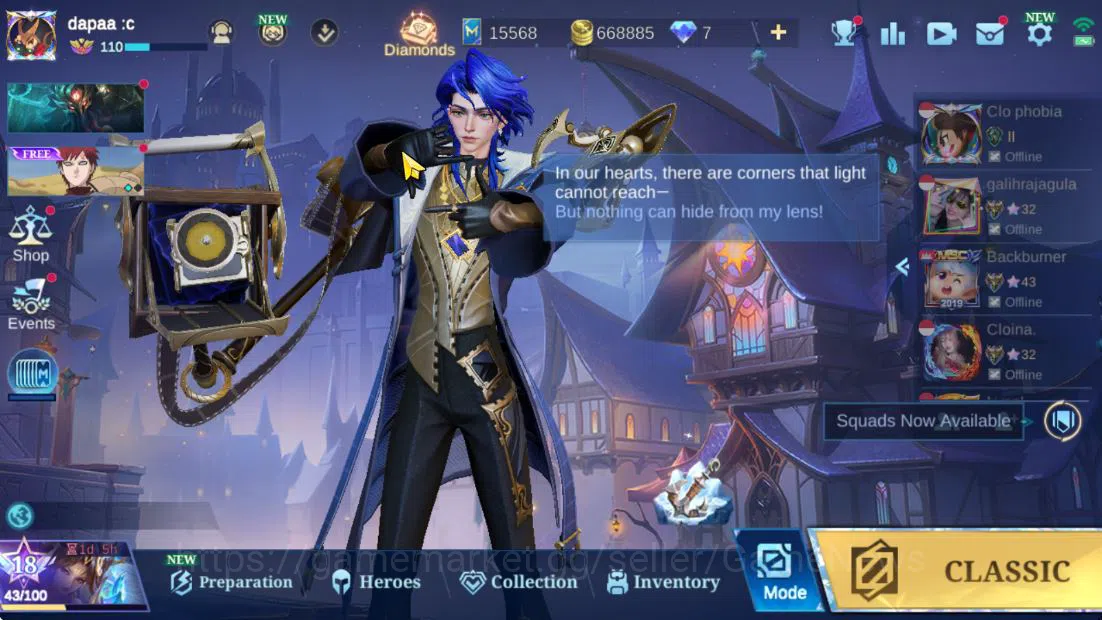Check the mailbox envelope icon

pyautogui.click(x=989, y=33)
